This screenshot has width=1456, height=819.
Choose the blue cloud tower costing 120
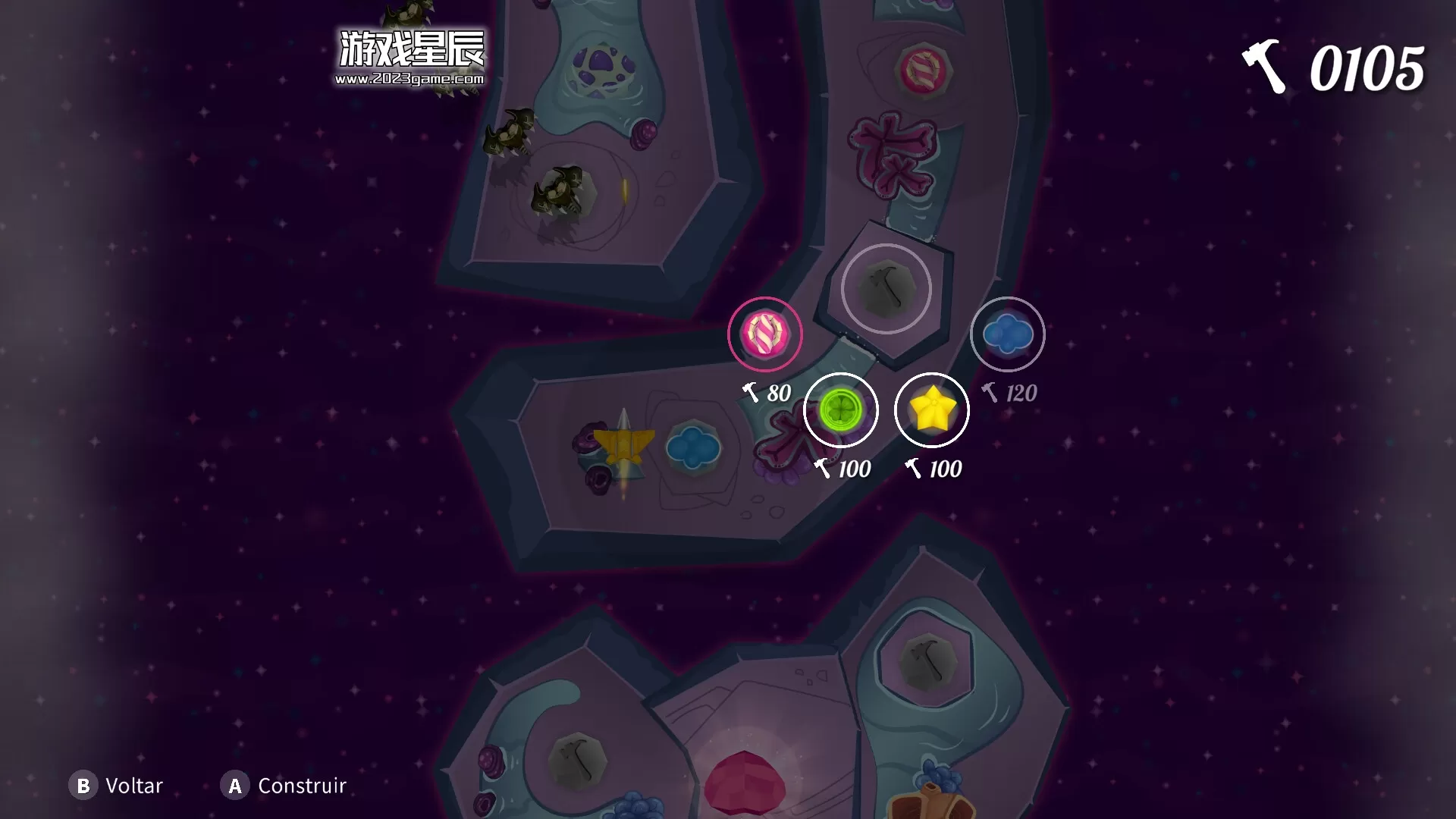click(1007, 334)
